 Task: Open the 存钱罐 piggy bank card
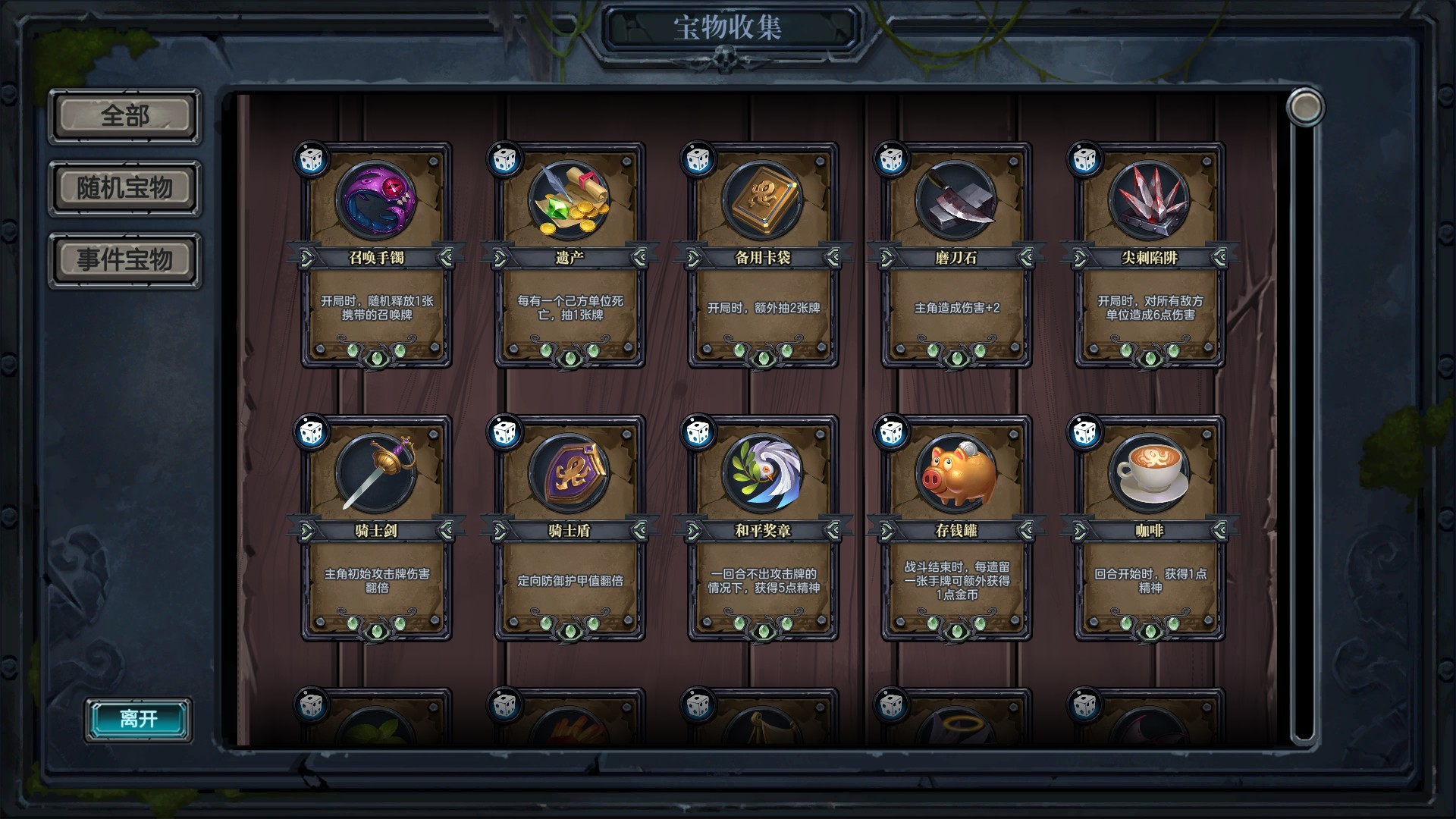(x=956, y=529)
